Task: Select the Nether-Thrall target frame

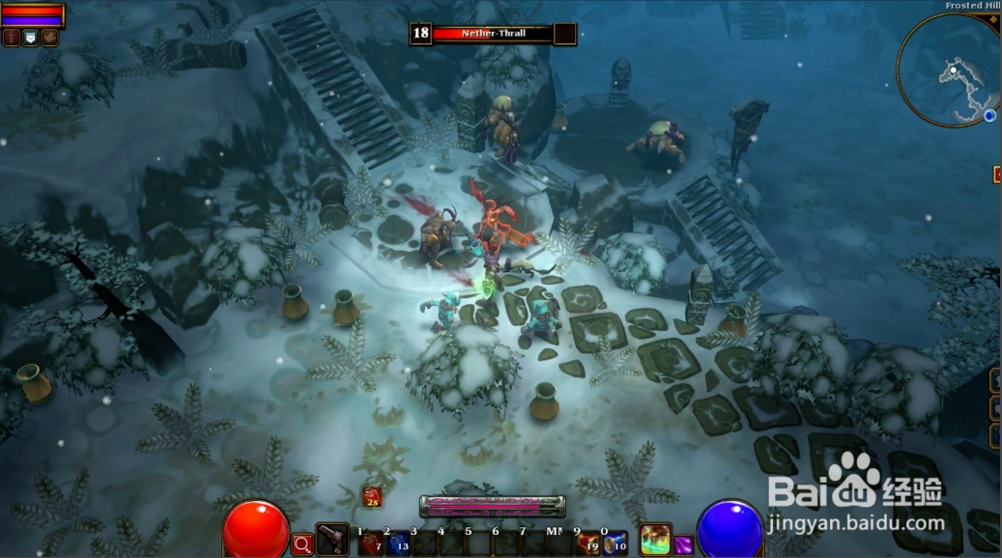Action: click(x=493, y=34)
